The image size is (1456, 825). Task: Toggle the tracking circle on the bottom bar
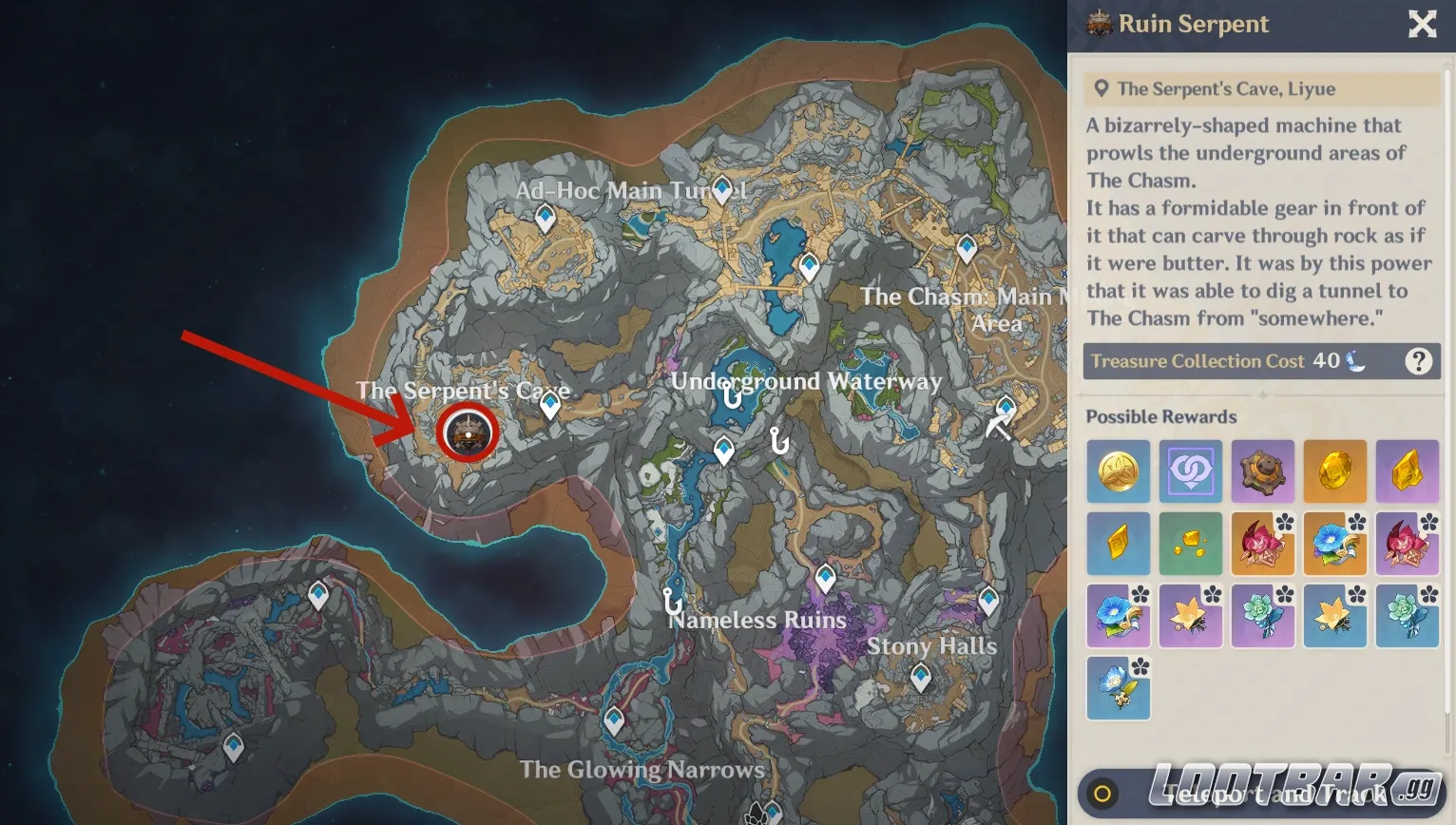[1104, 792]
